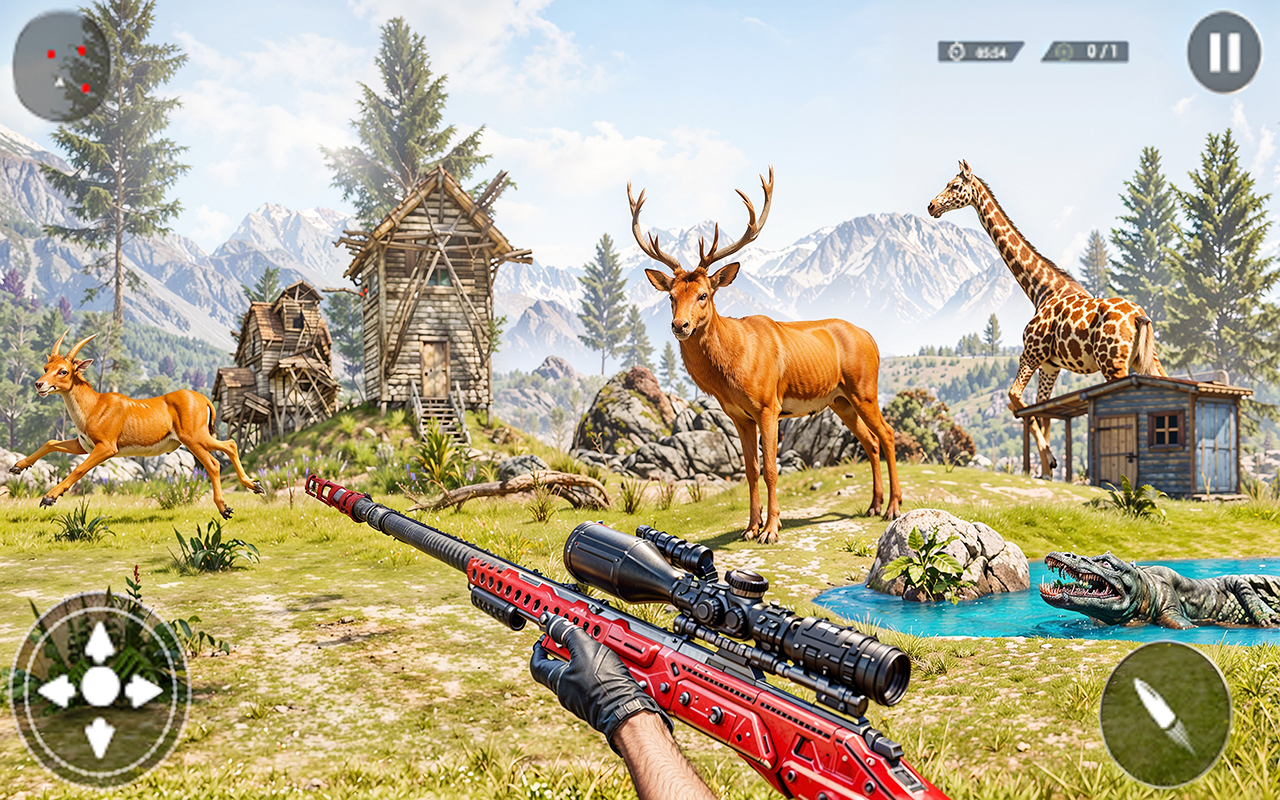Tap the player arrow on the minimap
Viewport: 1280px width, 800px height.
point(59,82)
